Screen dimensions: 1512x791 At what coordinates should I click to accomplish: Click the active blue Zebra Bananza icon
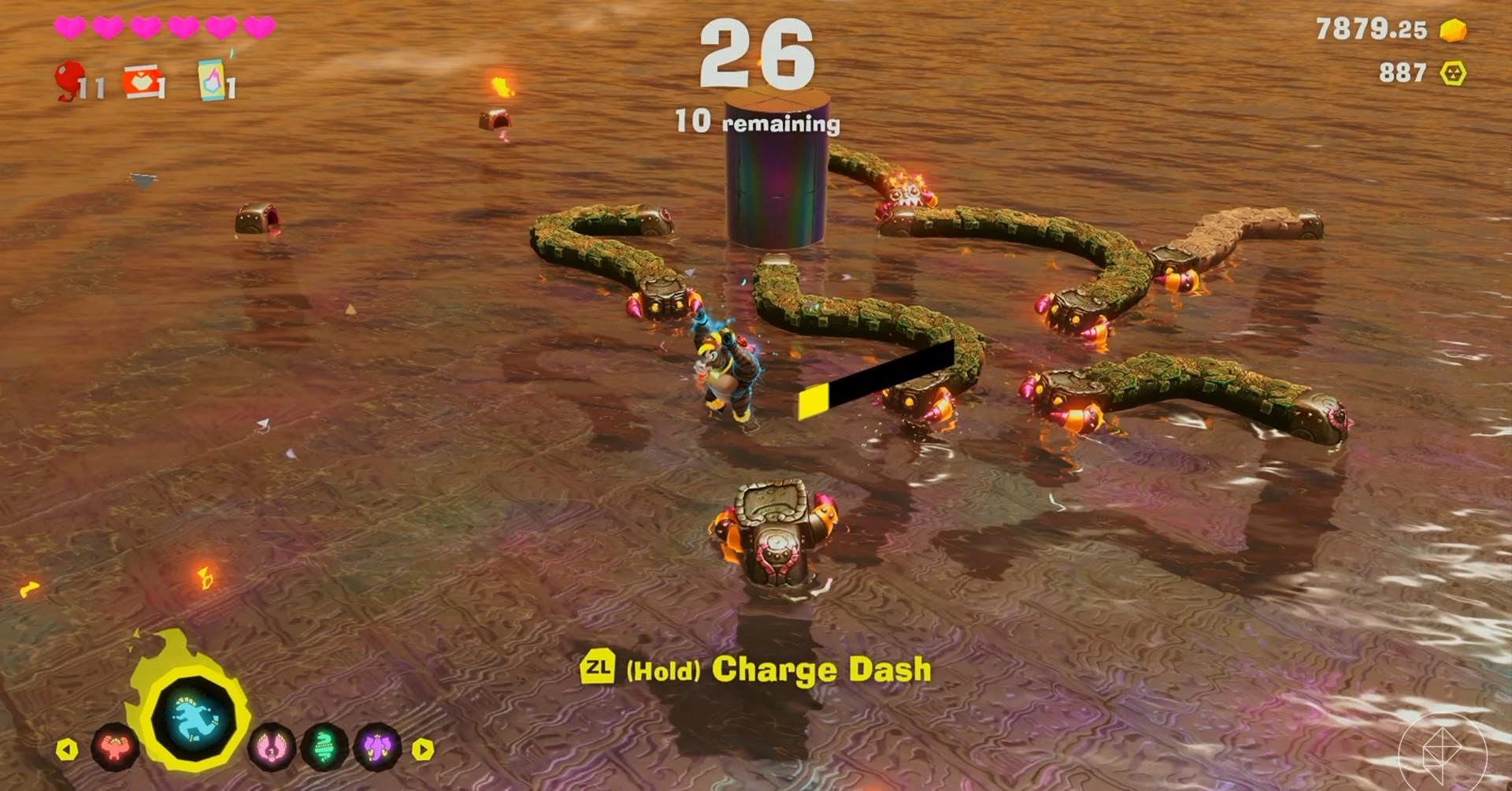(x=192, y=718)
